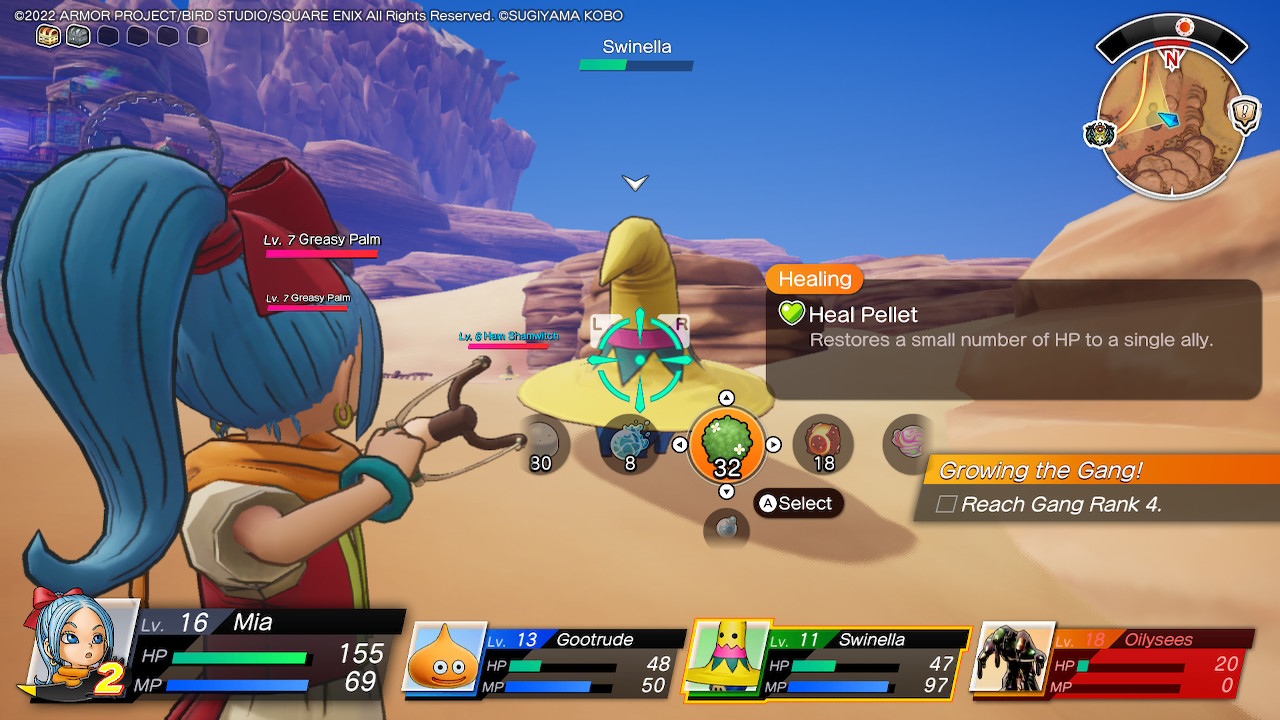This screenshot has width=1280, height=720.
Task: Select the gray stone pellet with count 30
Action: coord(541,443)
